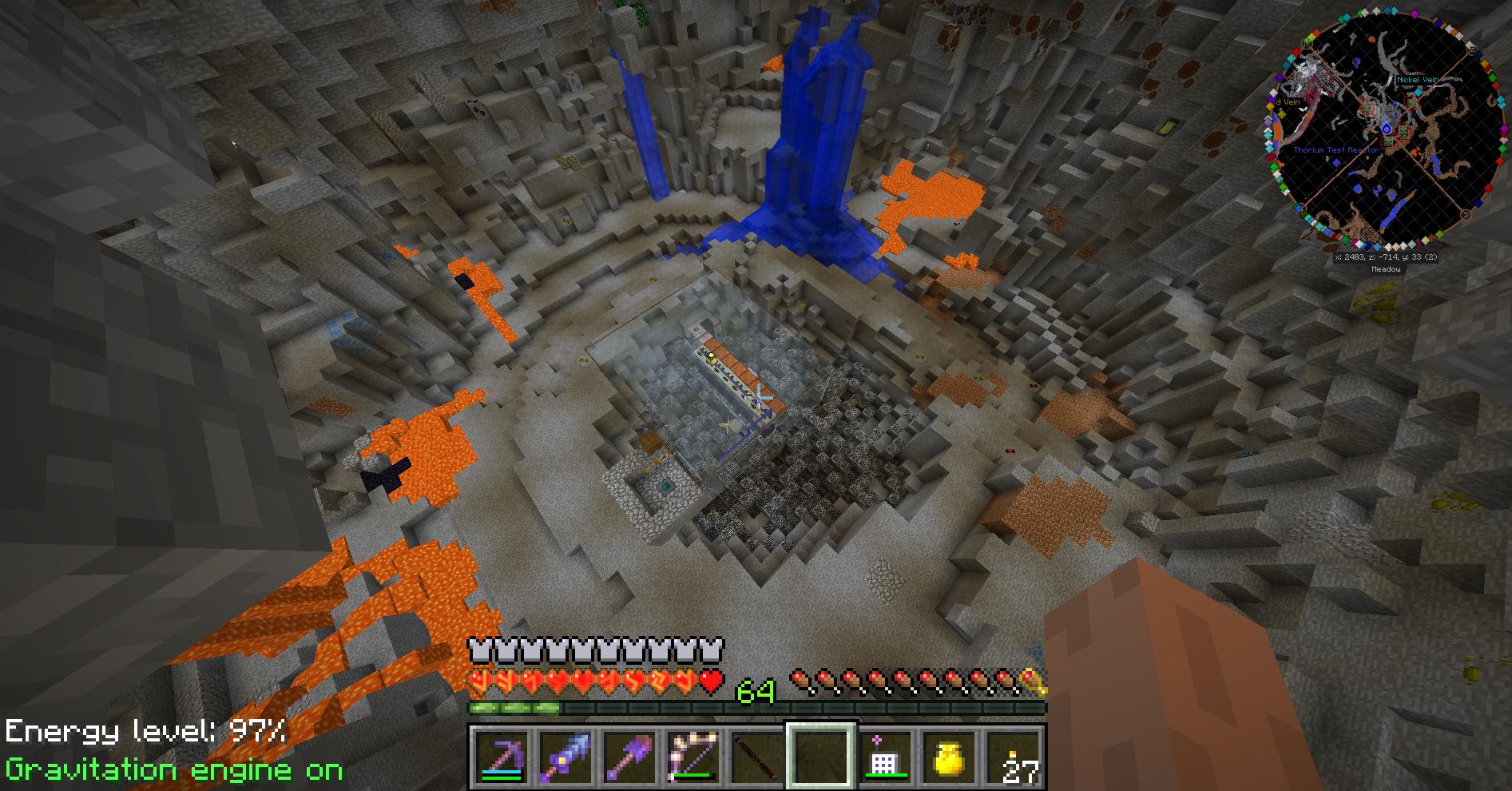Click the blue player marker on the minimap

point(1387,129)
